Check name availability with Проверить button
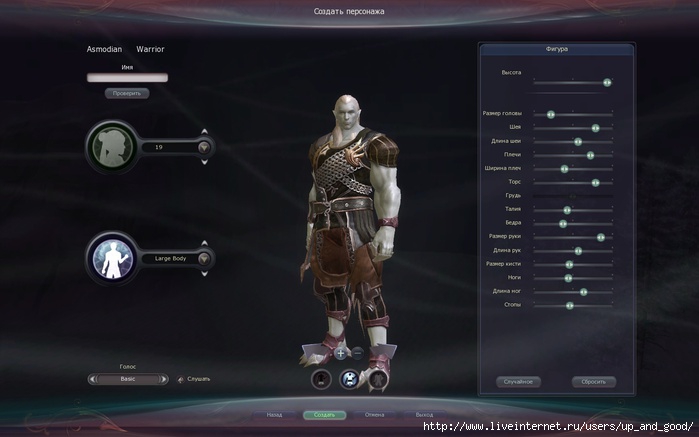Viewport: 699px width, 437px height. point(127,93)
